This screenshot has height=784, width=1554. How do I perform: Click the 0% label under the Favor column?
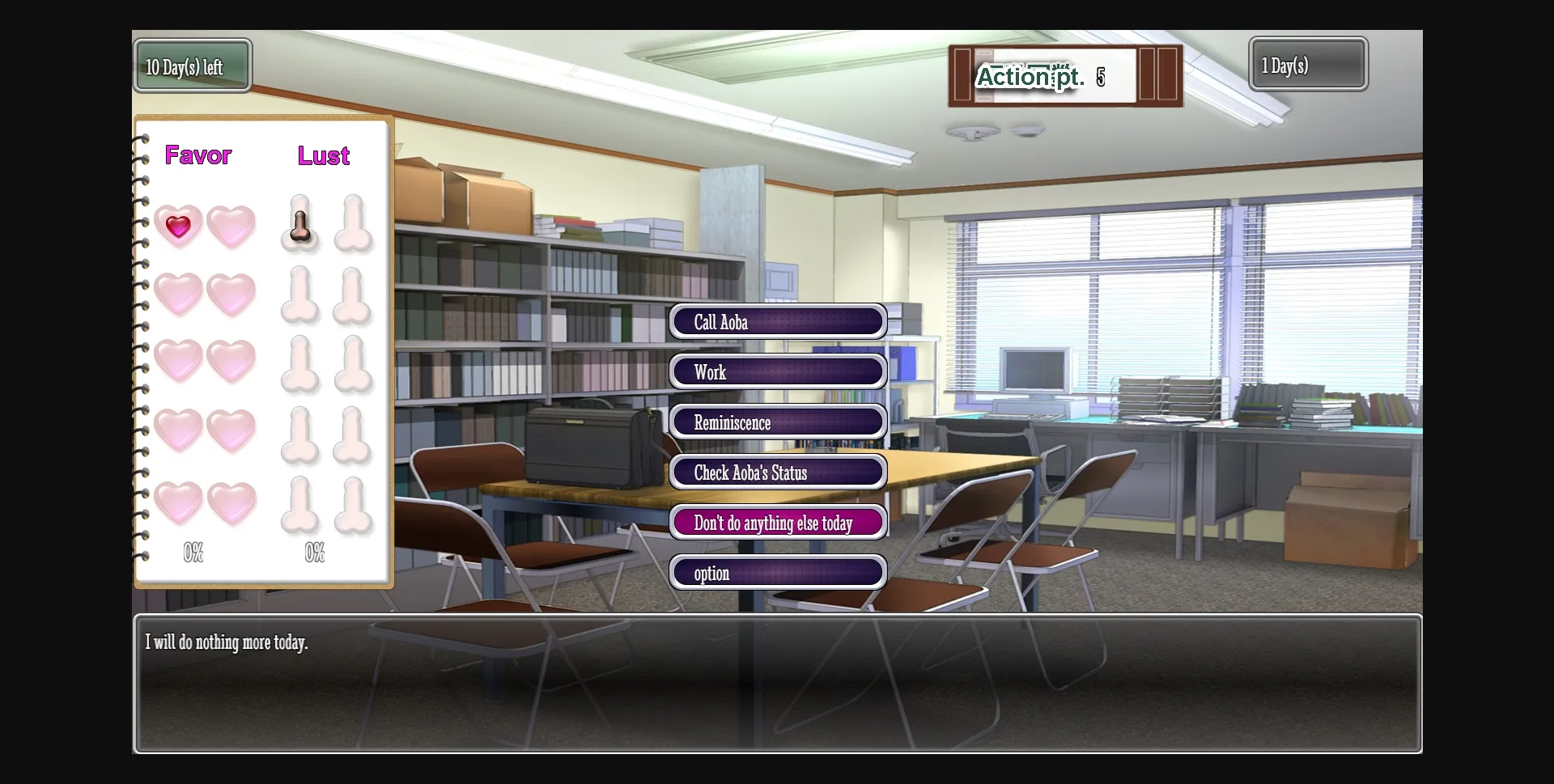tap(193, 553)
